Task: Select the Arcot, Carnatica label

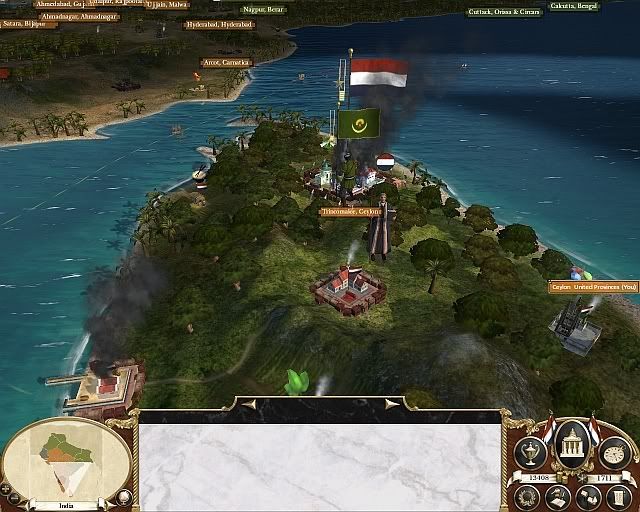Action: point(227,62)
